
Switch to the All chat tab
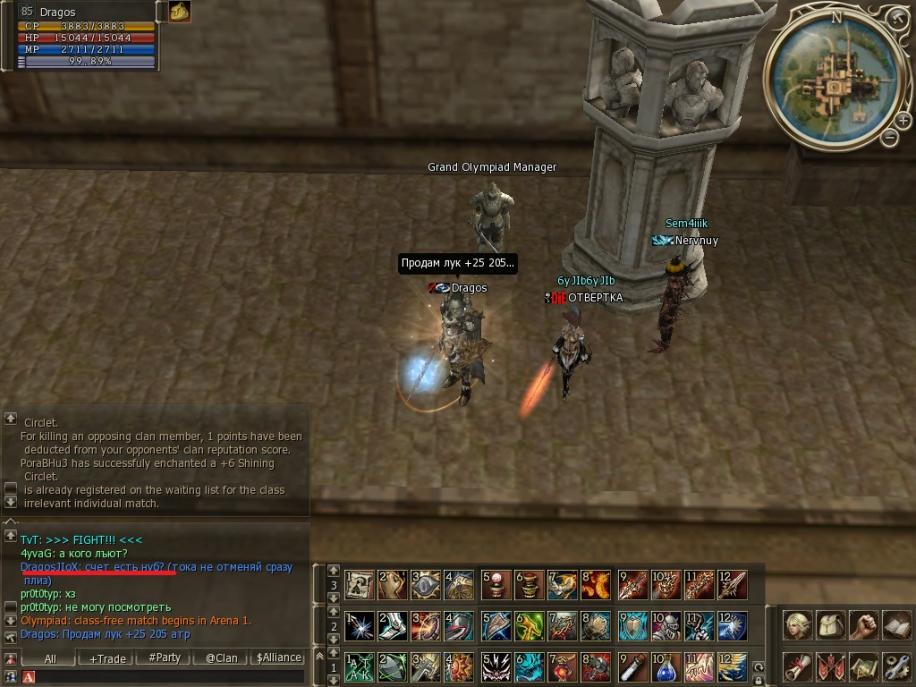pos(50,658)
